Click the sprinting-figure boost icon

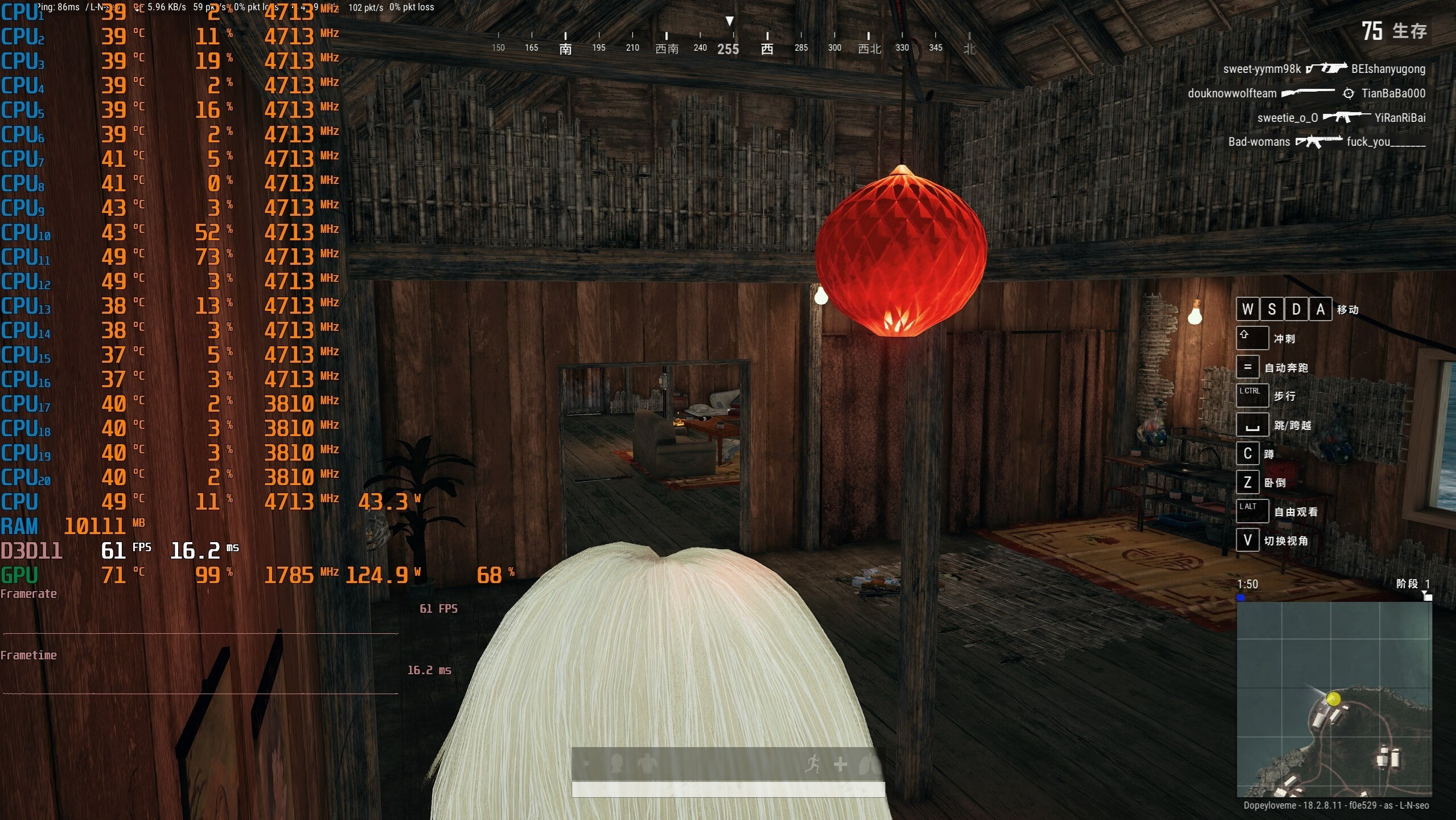(x=814, y=765)
